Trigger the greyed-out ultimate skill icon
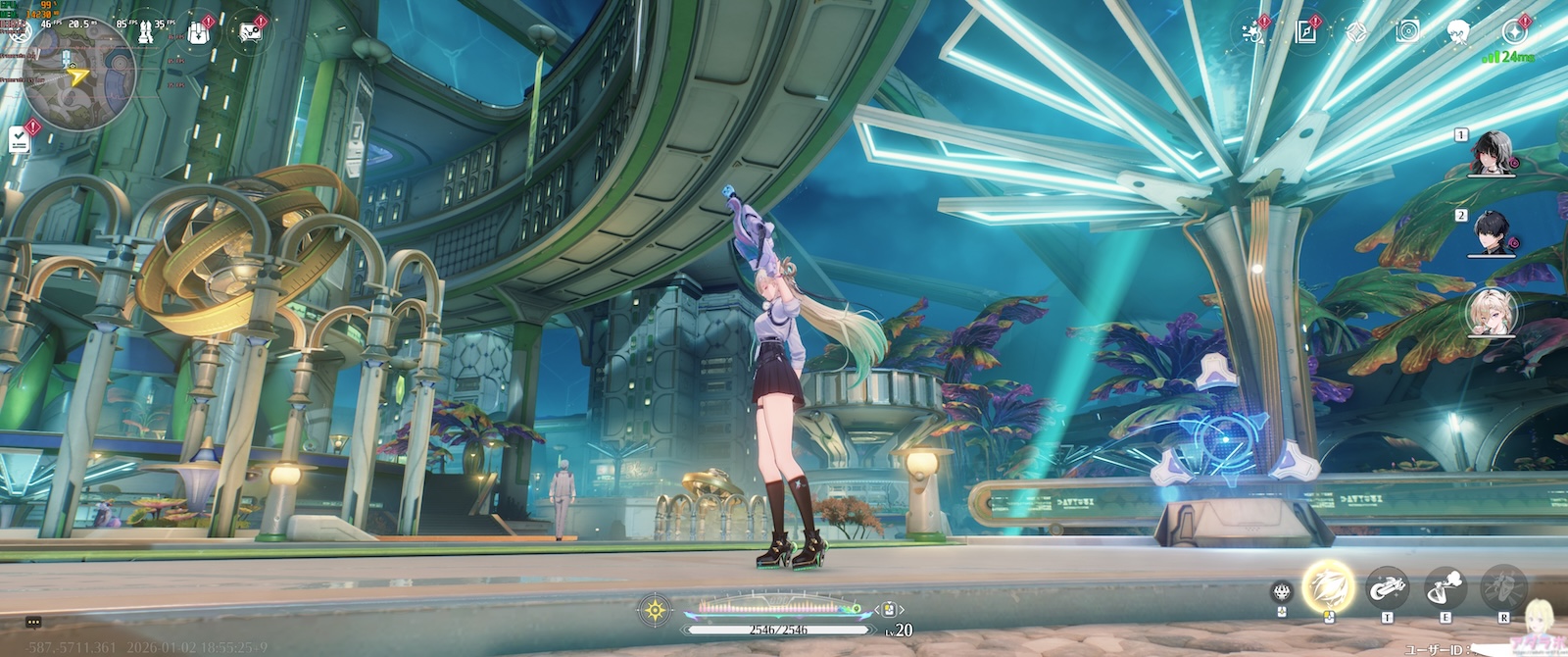 1503,587
